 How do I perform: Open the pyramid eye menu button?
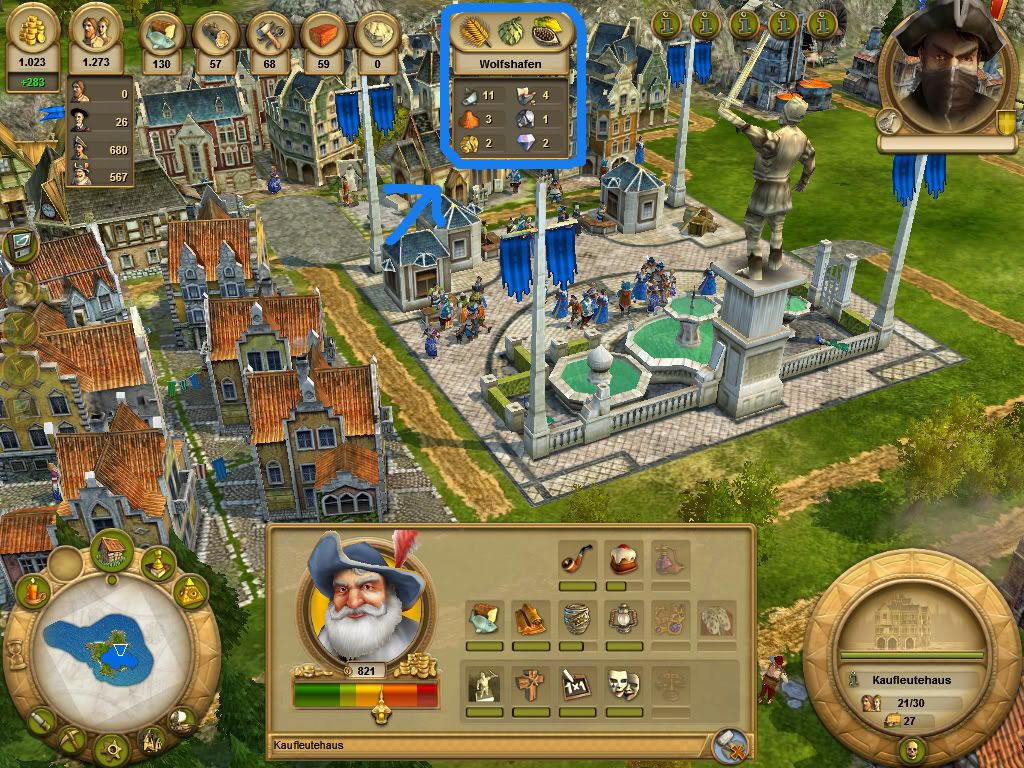190,594
